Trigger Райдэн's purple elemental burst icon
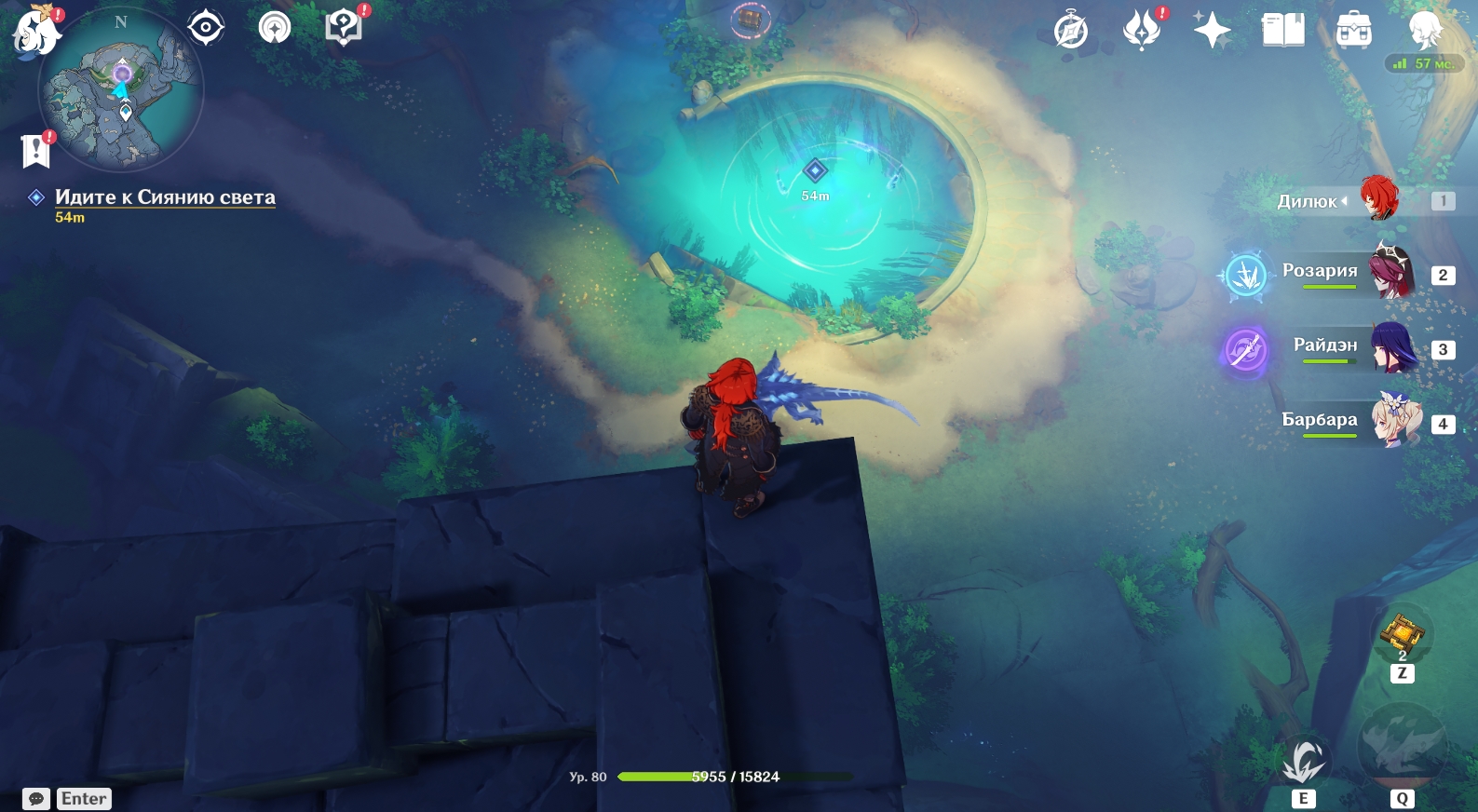The height and width of the screenshot is (812, 1478). [1245, 351]
